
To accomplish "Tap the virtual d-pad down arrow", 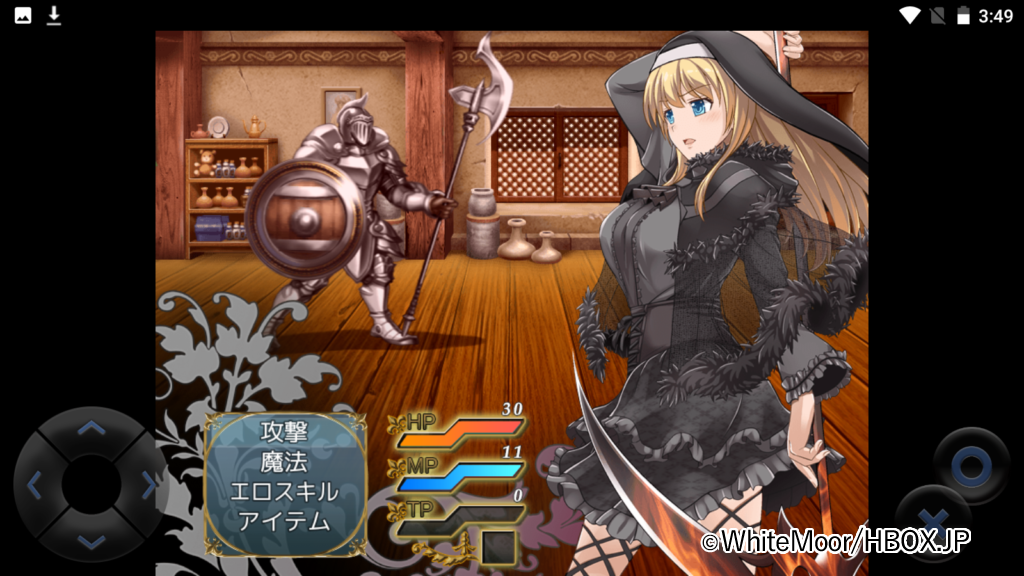I will click(x=91, y=541).
